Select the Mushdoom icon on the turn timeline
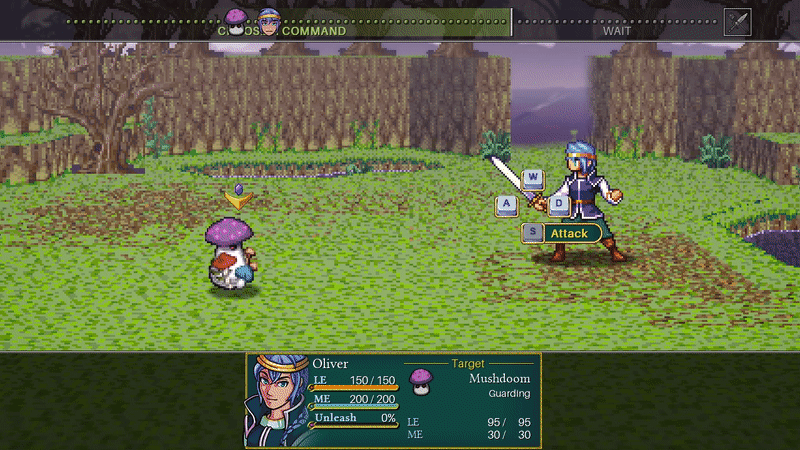This screenshot has width=800, height=450. (x=237, y=20)
